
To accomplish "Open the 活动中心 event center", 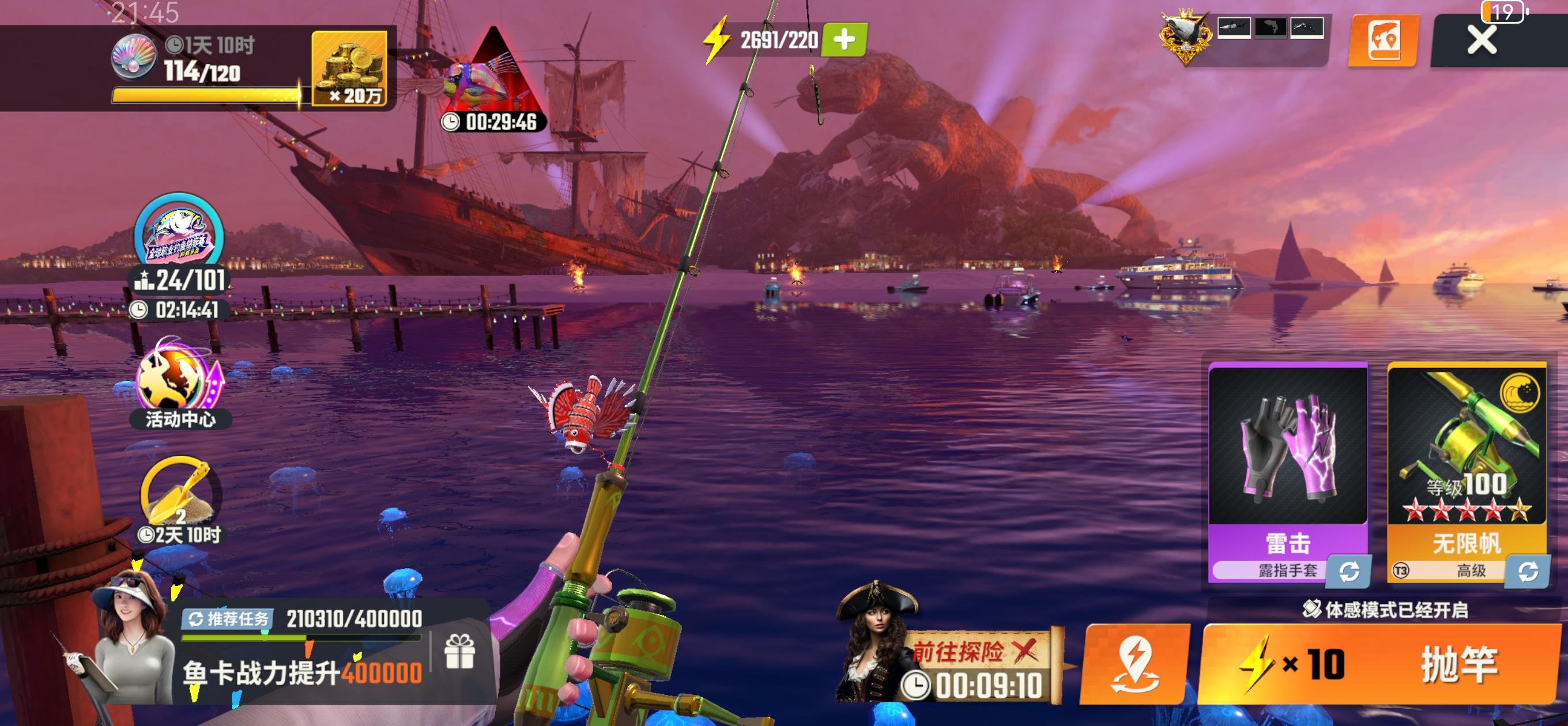I will [179, 384].
